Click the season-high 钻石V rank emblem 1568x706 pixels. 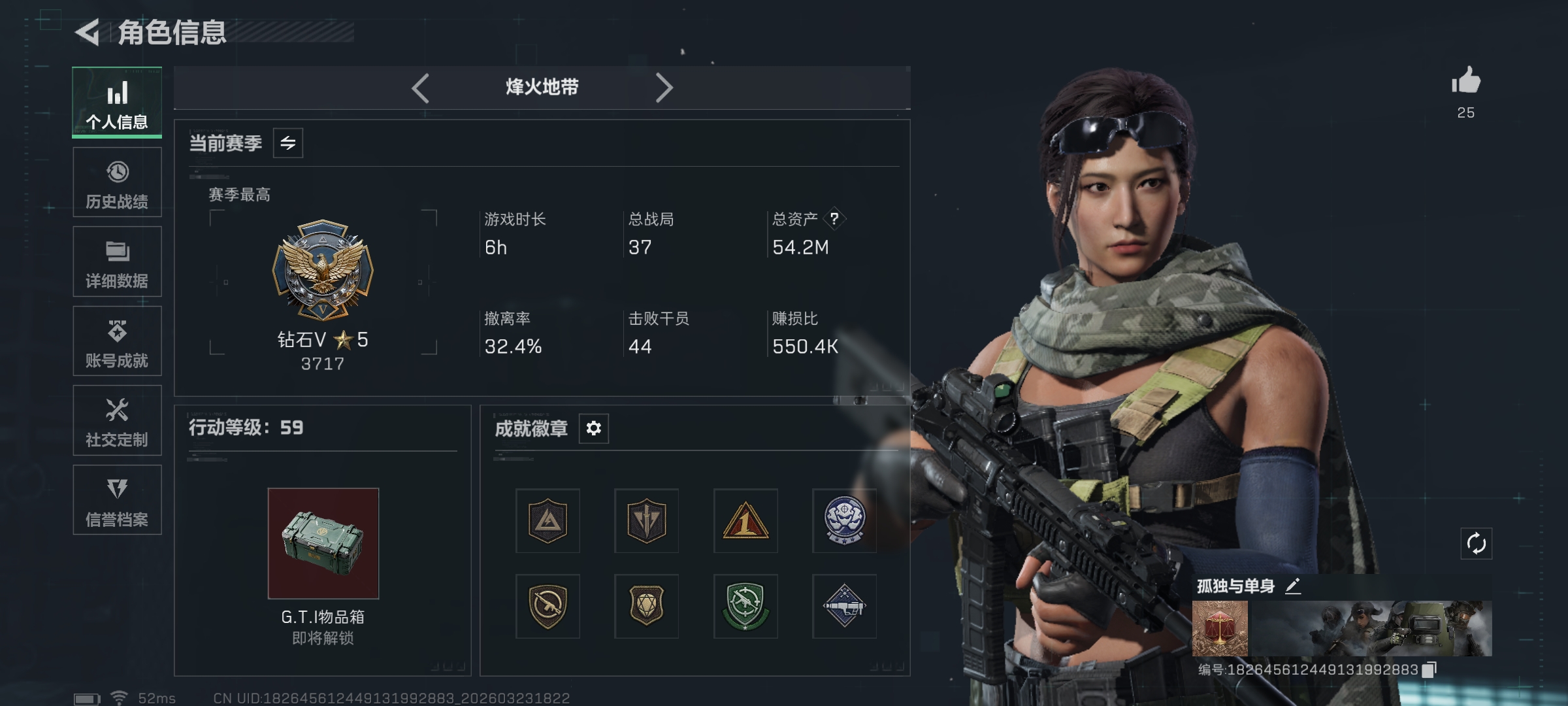pyautogui.click(x=323, y=269)
